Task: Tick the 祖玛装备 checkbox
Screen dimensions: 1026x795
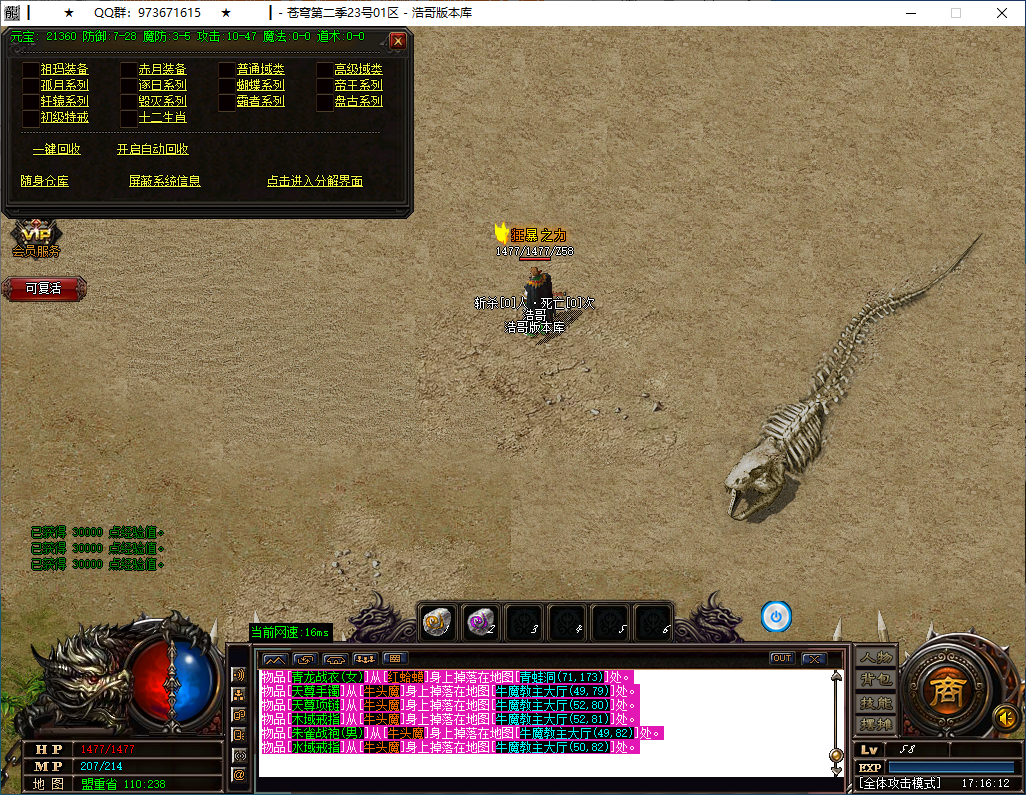Action: point(30,70)
